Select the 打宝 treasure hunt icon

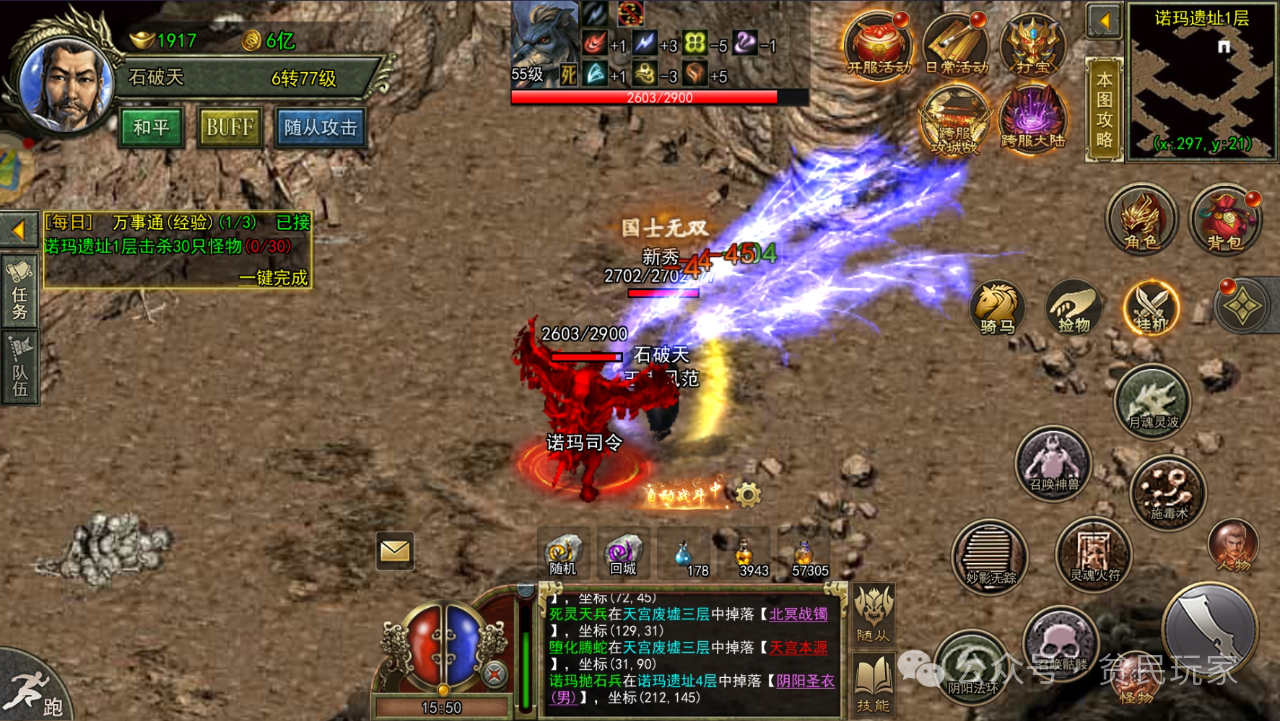click(x=1033, y=45)
